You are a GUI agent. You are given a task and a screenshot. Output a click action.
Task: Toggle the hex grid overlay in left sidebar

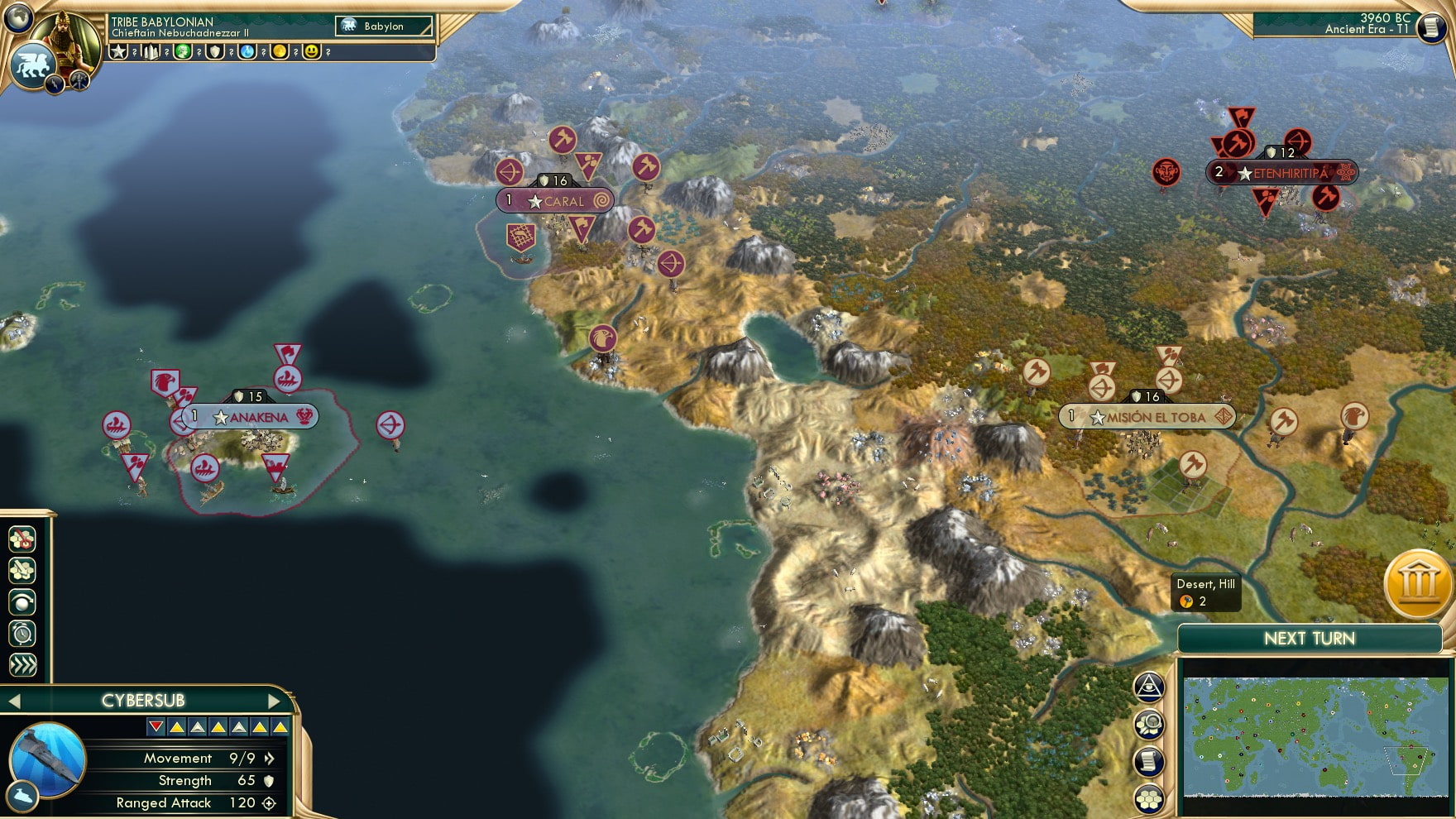click(x=23, y=570)
